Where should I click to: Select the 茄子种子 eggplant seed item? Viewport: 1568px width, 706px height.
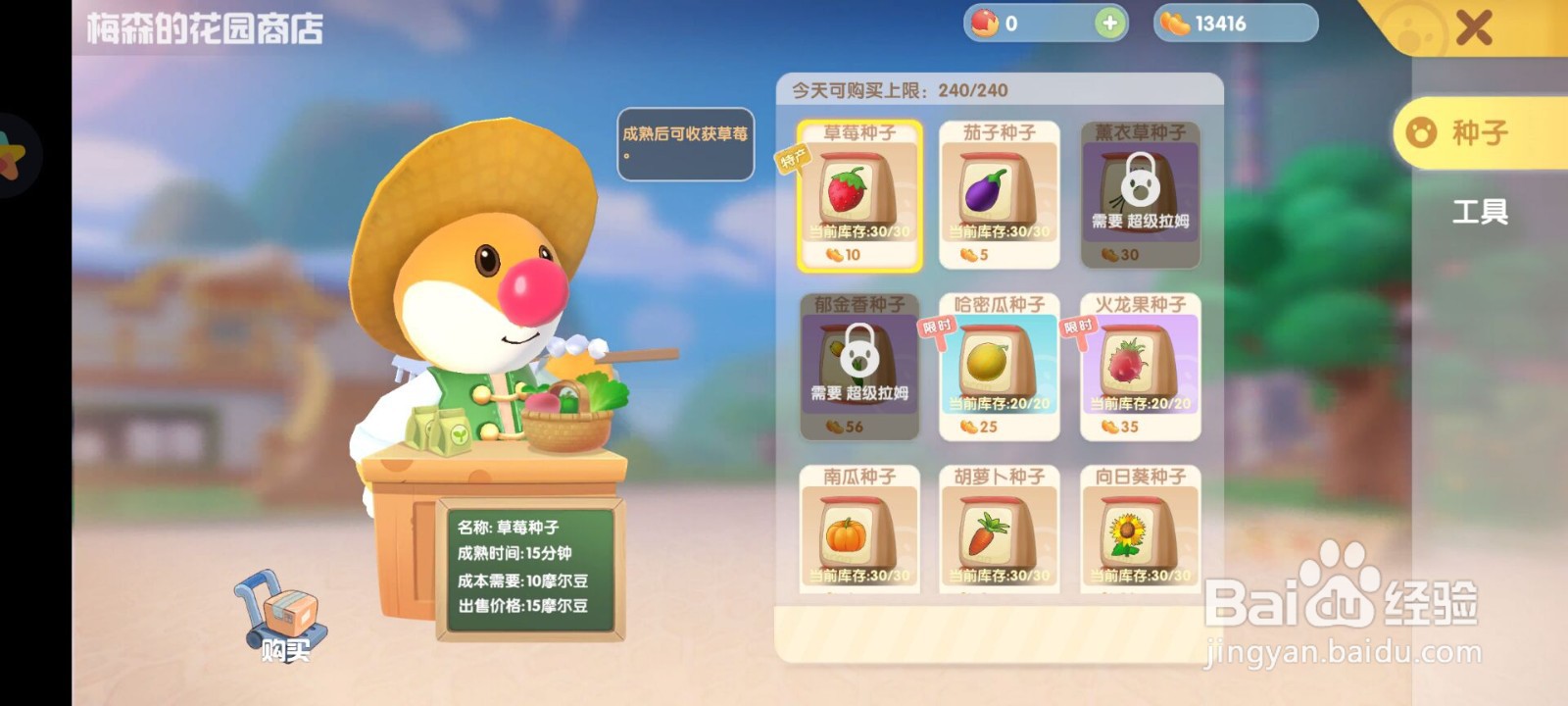point(1000,196)
